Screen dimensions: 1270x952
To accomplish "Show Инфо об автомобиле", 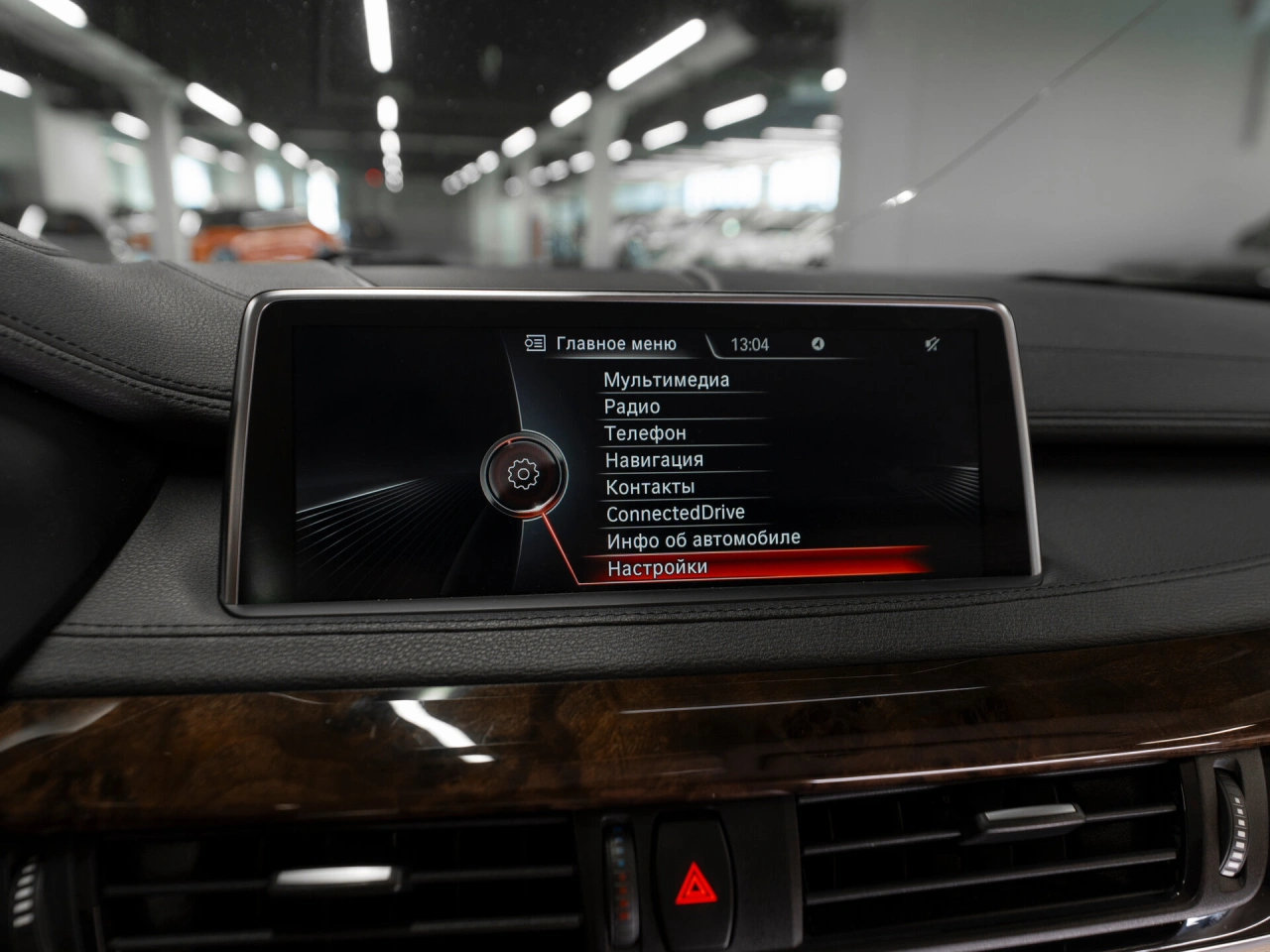I will 703,539.
